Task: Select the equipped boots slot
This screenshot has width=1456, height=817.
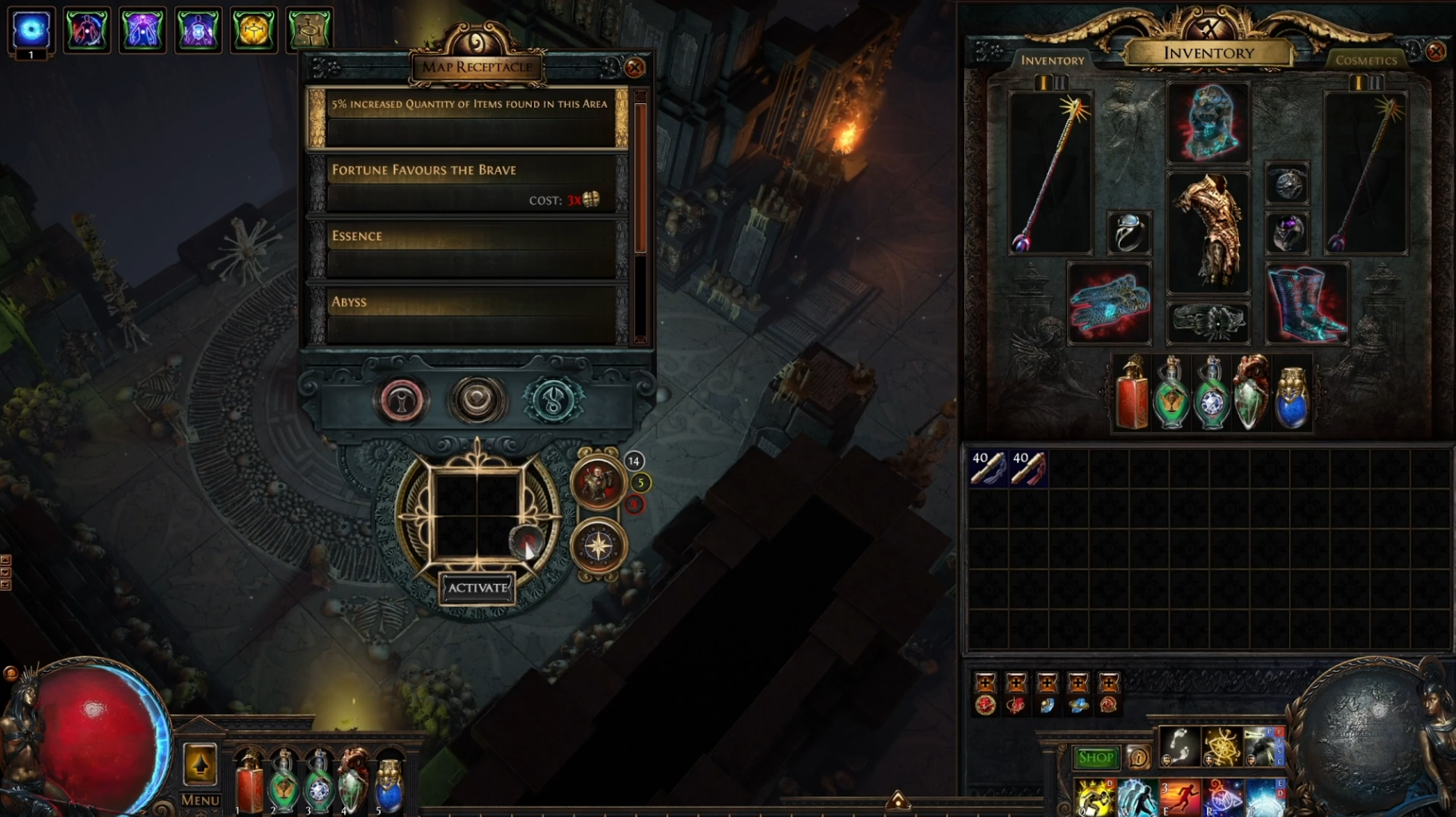Action: point(1307,303)
